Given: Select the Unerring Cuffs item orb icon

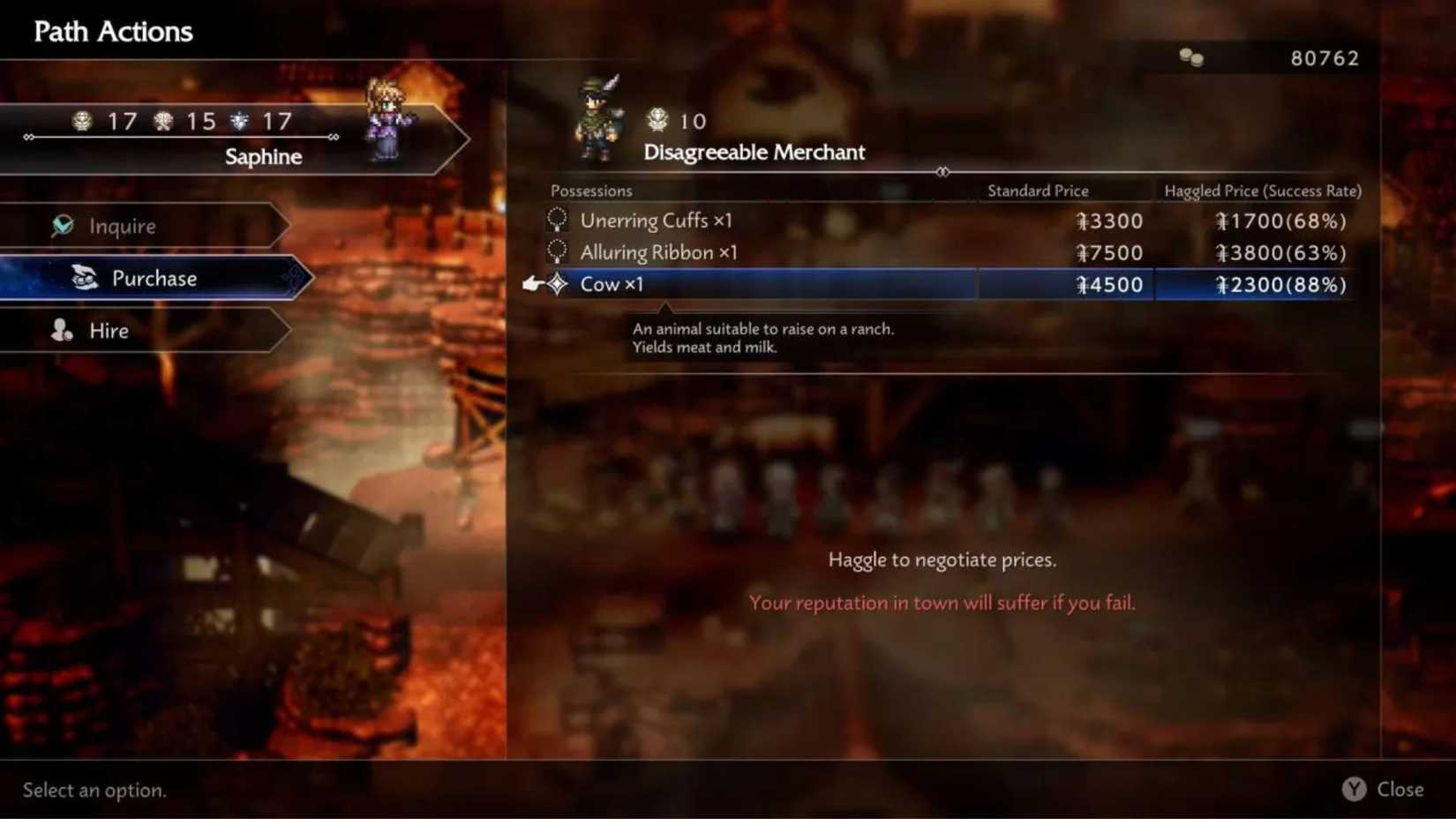Looking at the screenshot, I should click(x=557, y=220).
